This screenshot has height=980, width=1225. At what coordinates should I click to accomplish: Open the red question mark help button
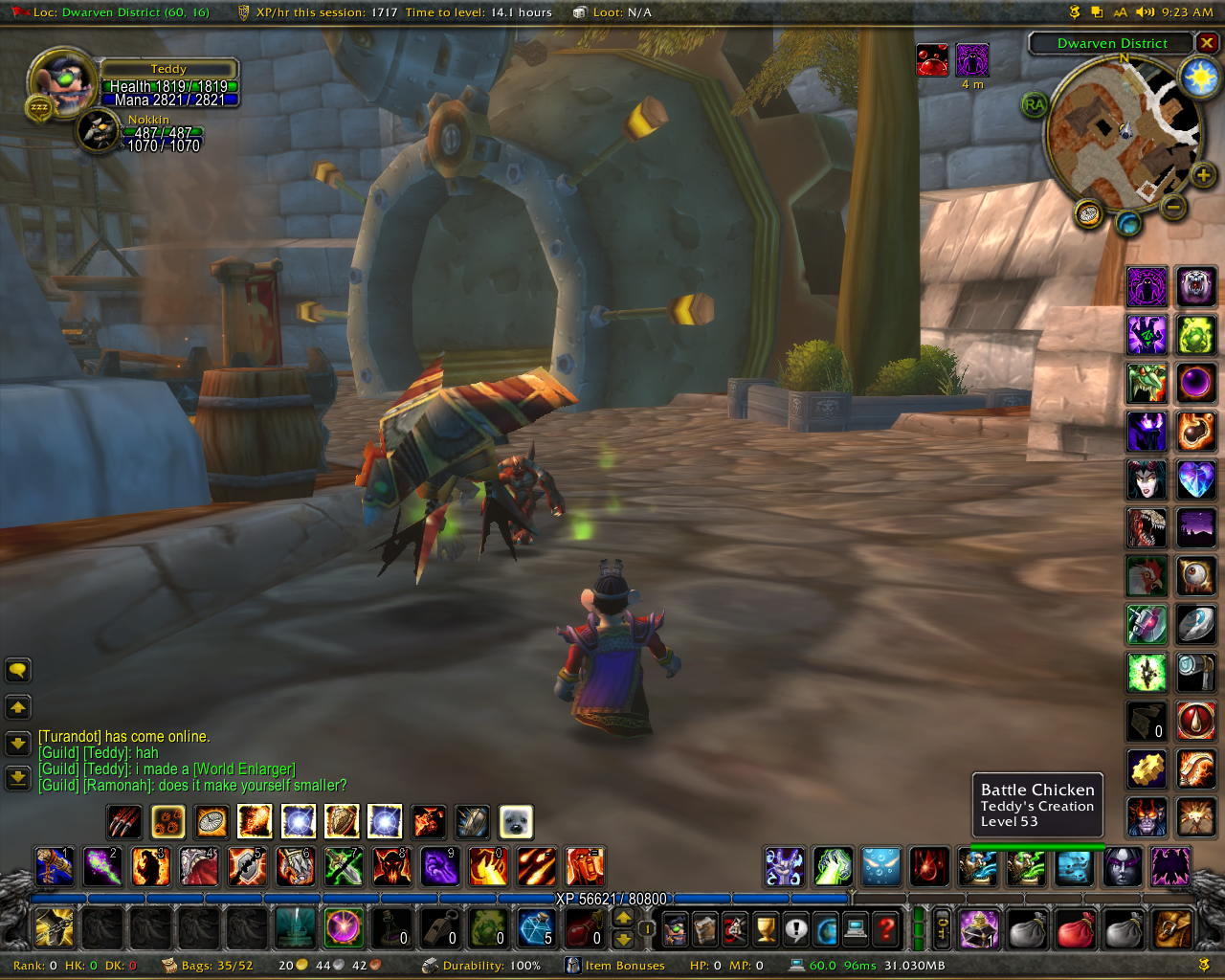pos(886,928)
